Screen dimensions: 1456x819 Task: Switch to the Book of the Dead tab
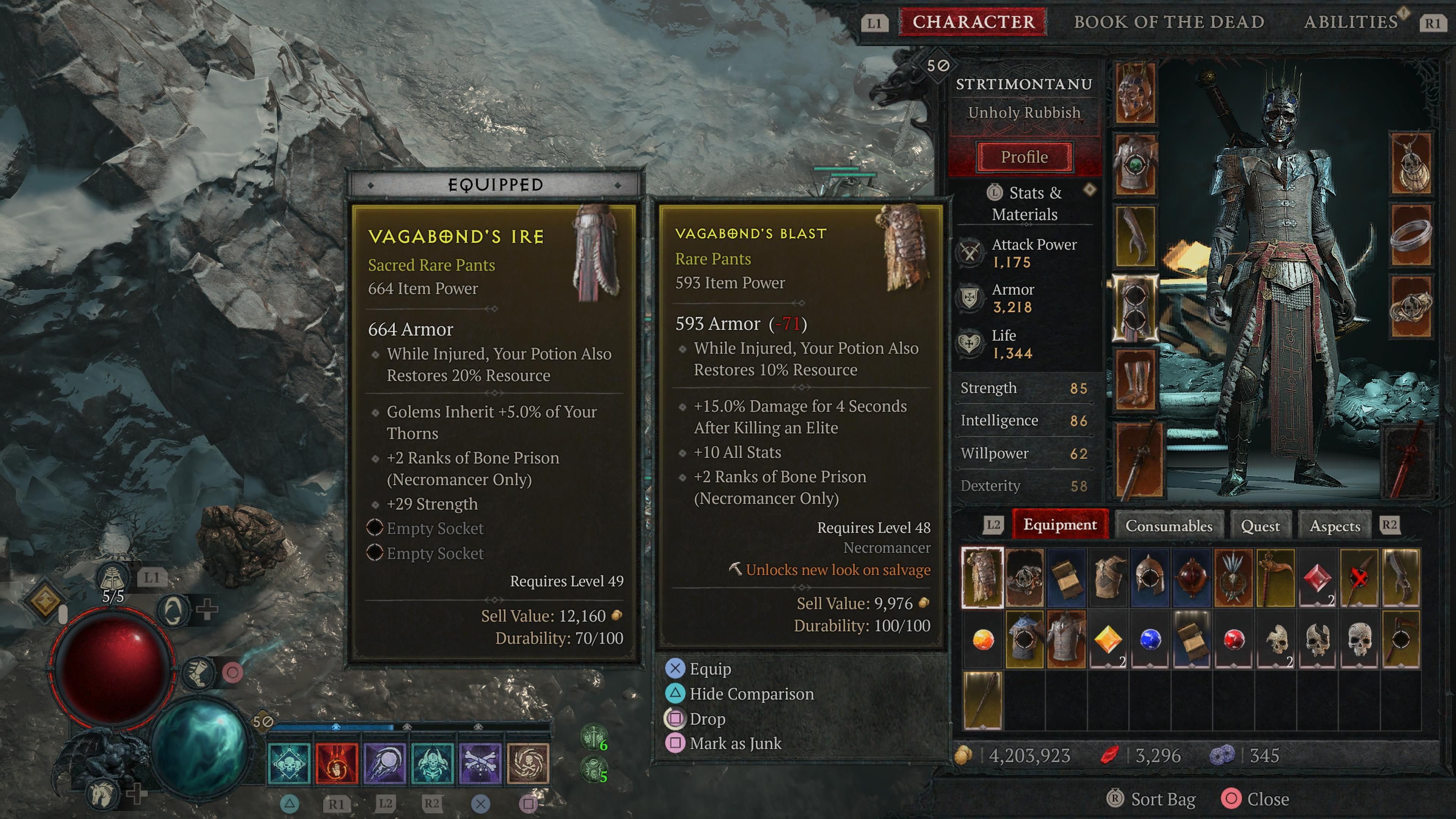click(x=1168, y=22)
